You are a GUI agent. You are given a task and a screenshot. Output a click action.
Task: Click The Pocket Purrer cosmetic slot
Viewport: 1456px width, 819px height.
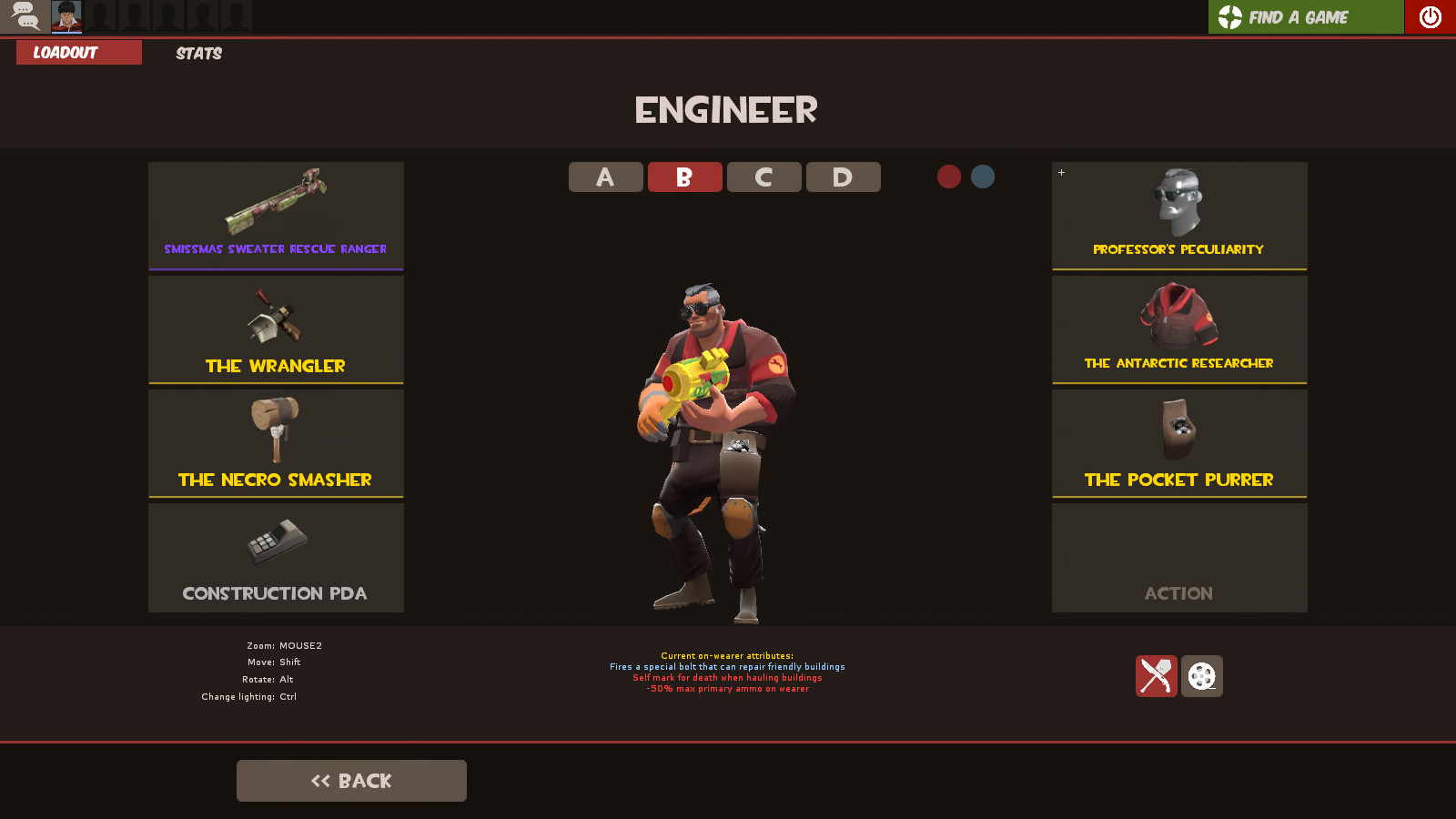(1178, 444)
